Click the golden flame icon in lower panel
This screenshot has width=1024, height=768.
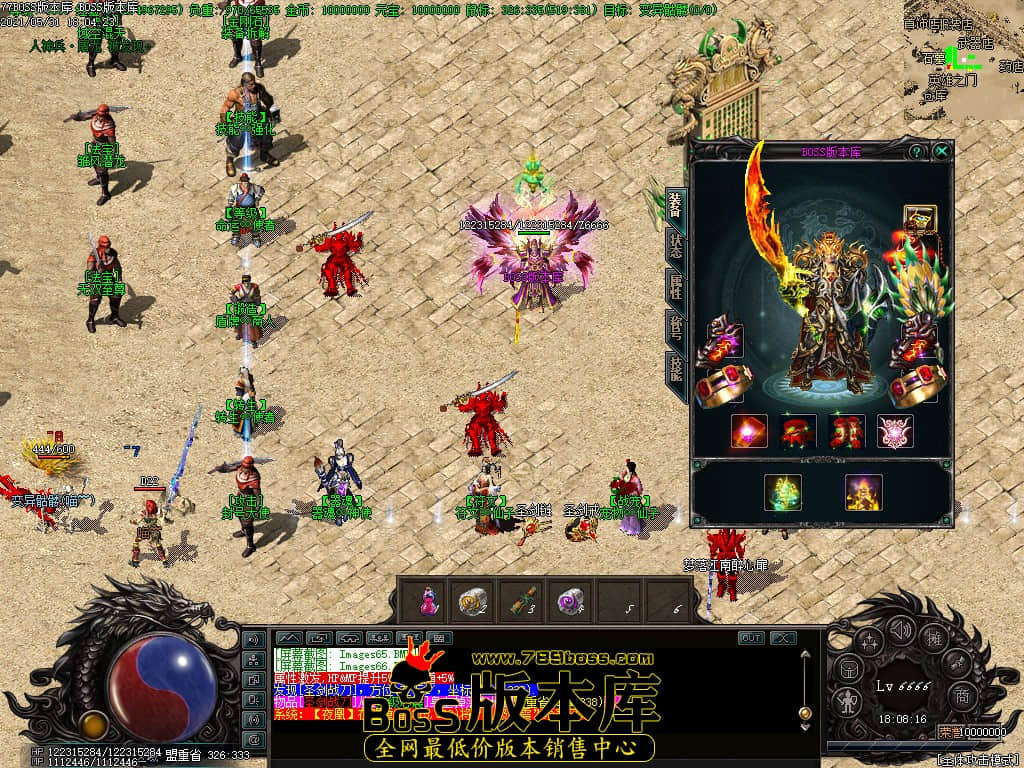click(863, 492)
